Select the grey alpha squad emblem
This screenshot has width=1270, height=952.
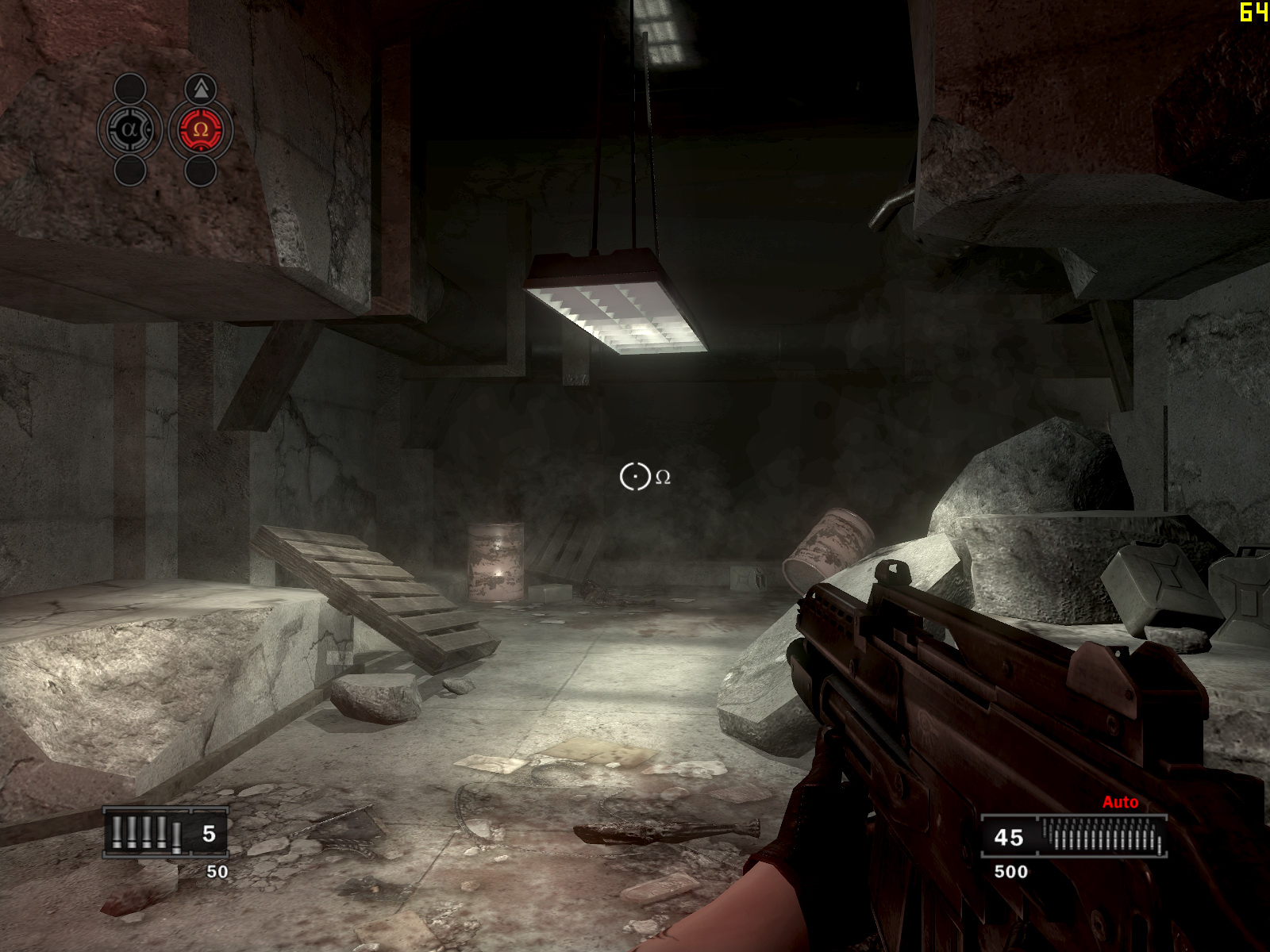coord(129,129)
